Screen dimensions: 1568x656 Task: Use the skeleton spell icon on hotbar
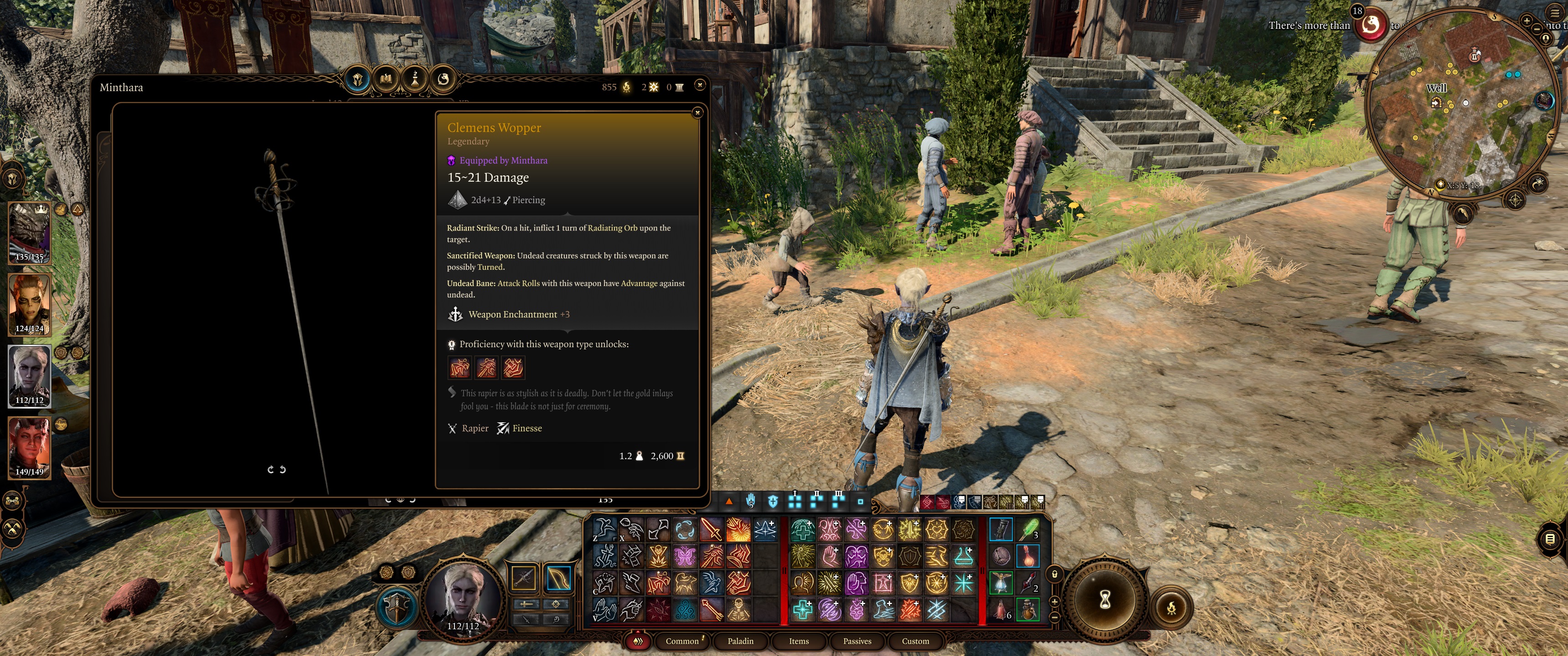(738, 609)
